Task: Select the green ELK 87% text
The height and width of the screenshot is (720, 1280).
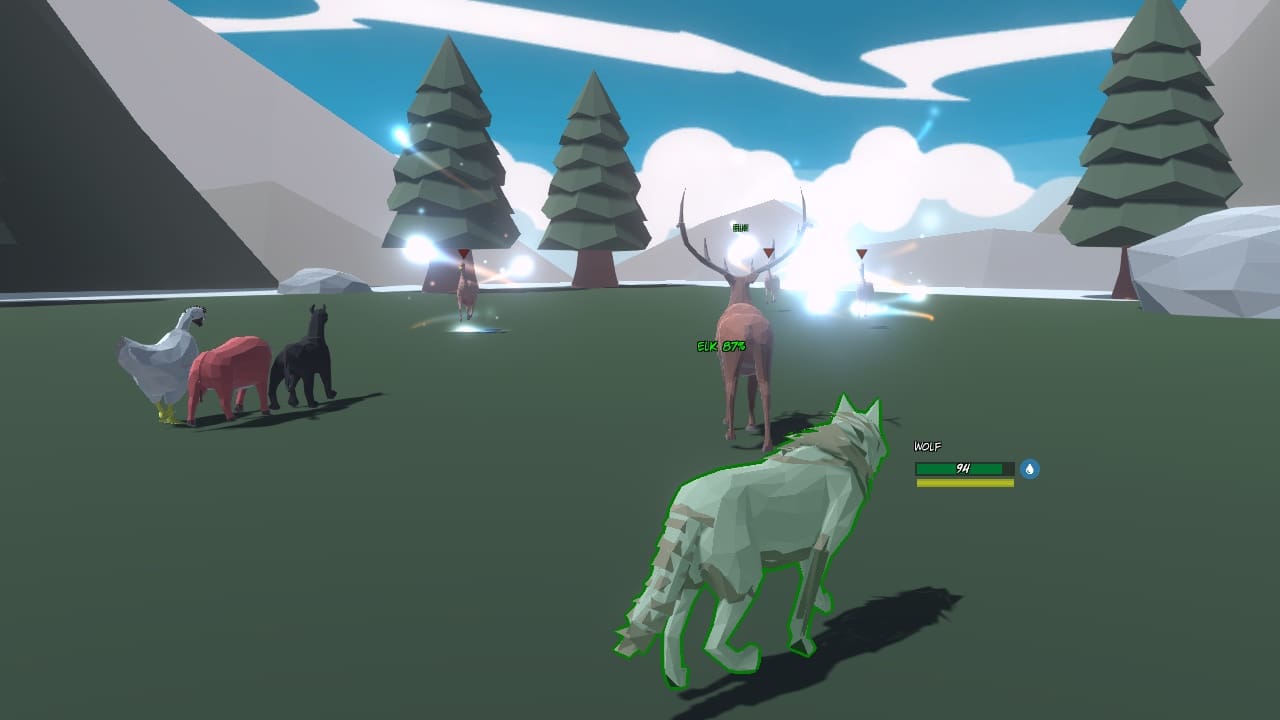Action: click(x=722, y=347)
